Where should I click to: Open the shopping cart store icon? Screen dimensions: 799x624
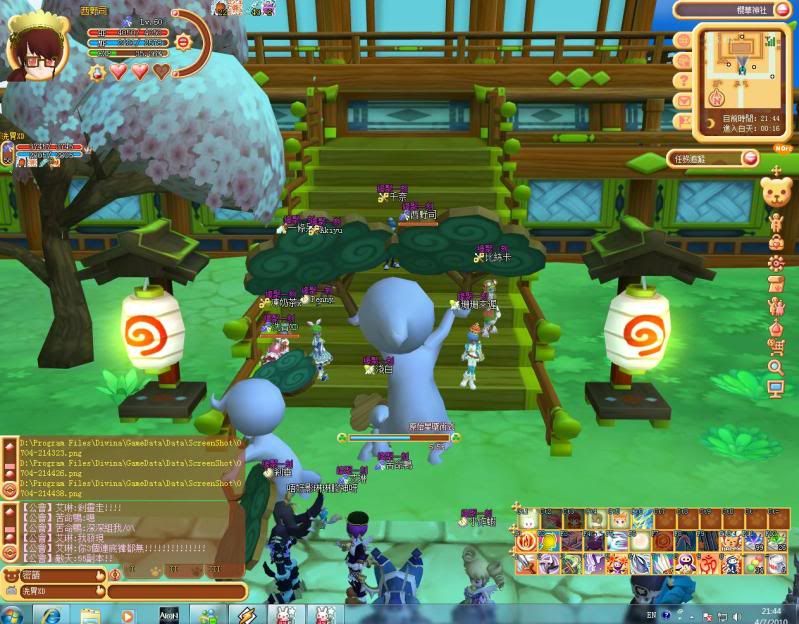[x=776, y=347]
